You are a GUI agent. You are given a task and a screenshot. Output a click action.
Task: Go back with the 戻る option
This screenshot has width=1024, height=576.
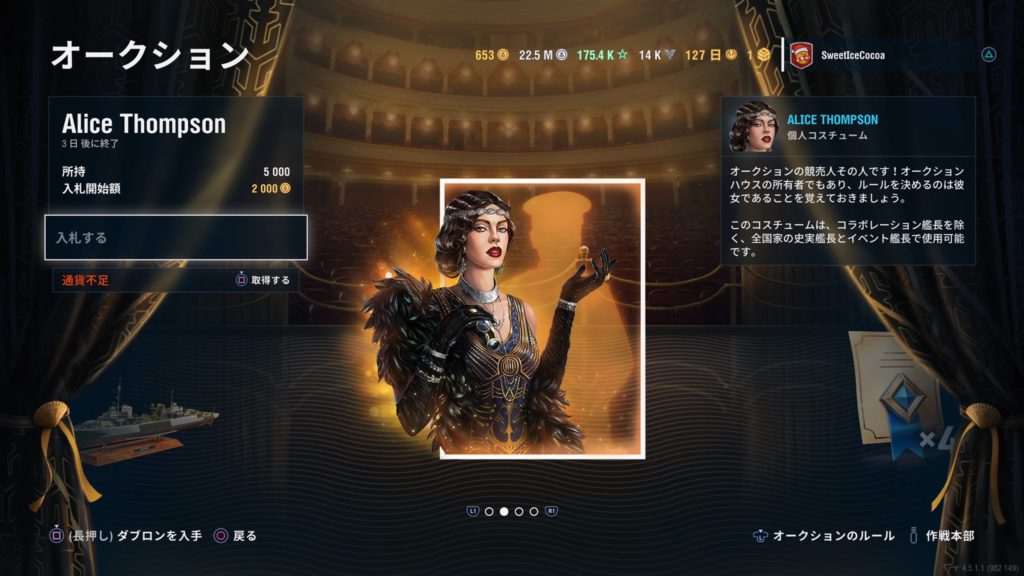[x=235, y=536]
